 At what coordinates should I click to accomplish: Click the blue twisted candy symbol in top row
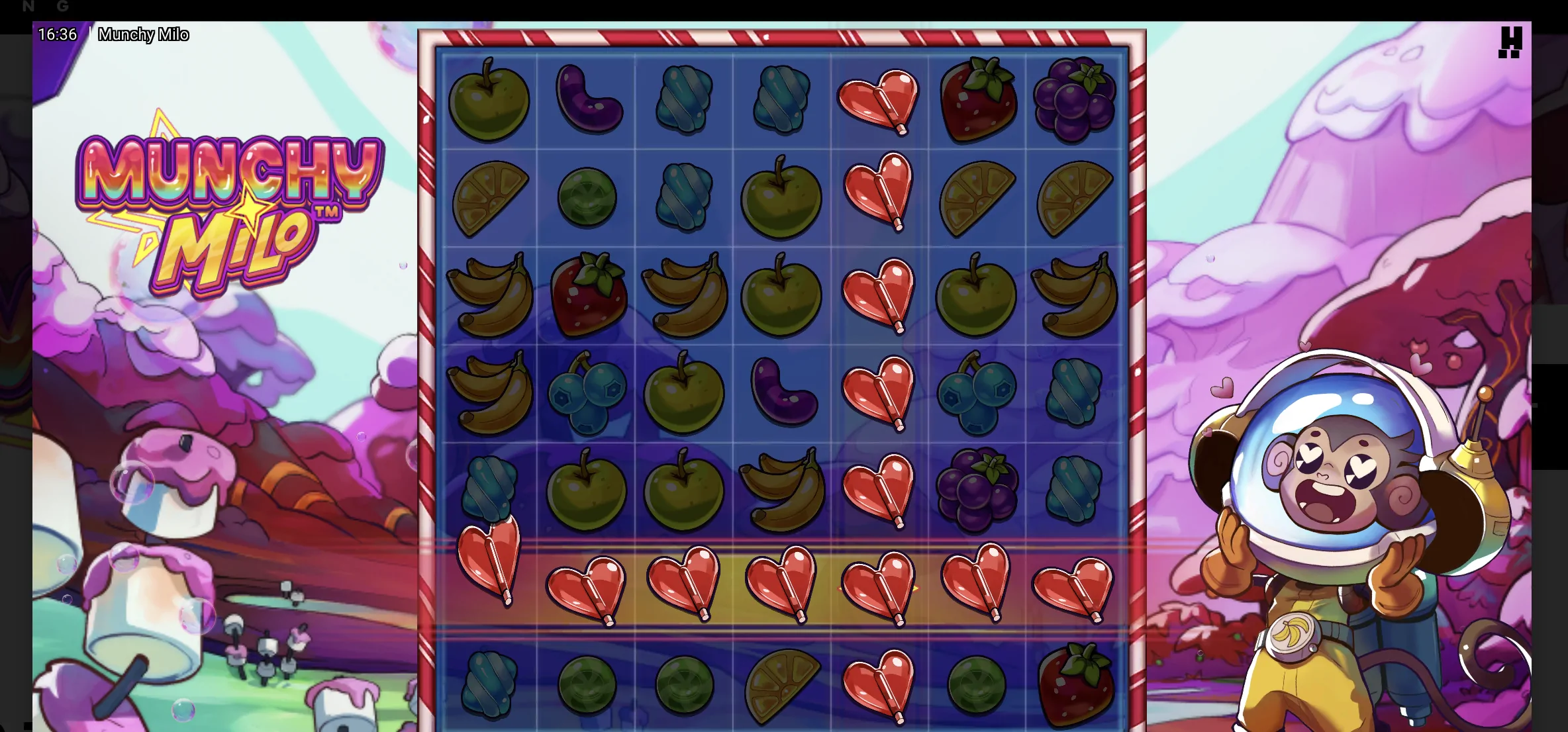tap(683, 101)
